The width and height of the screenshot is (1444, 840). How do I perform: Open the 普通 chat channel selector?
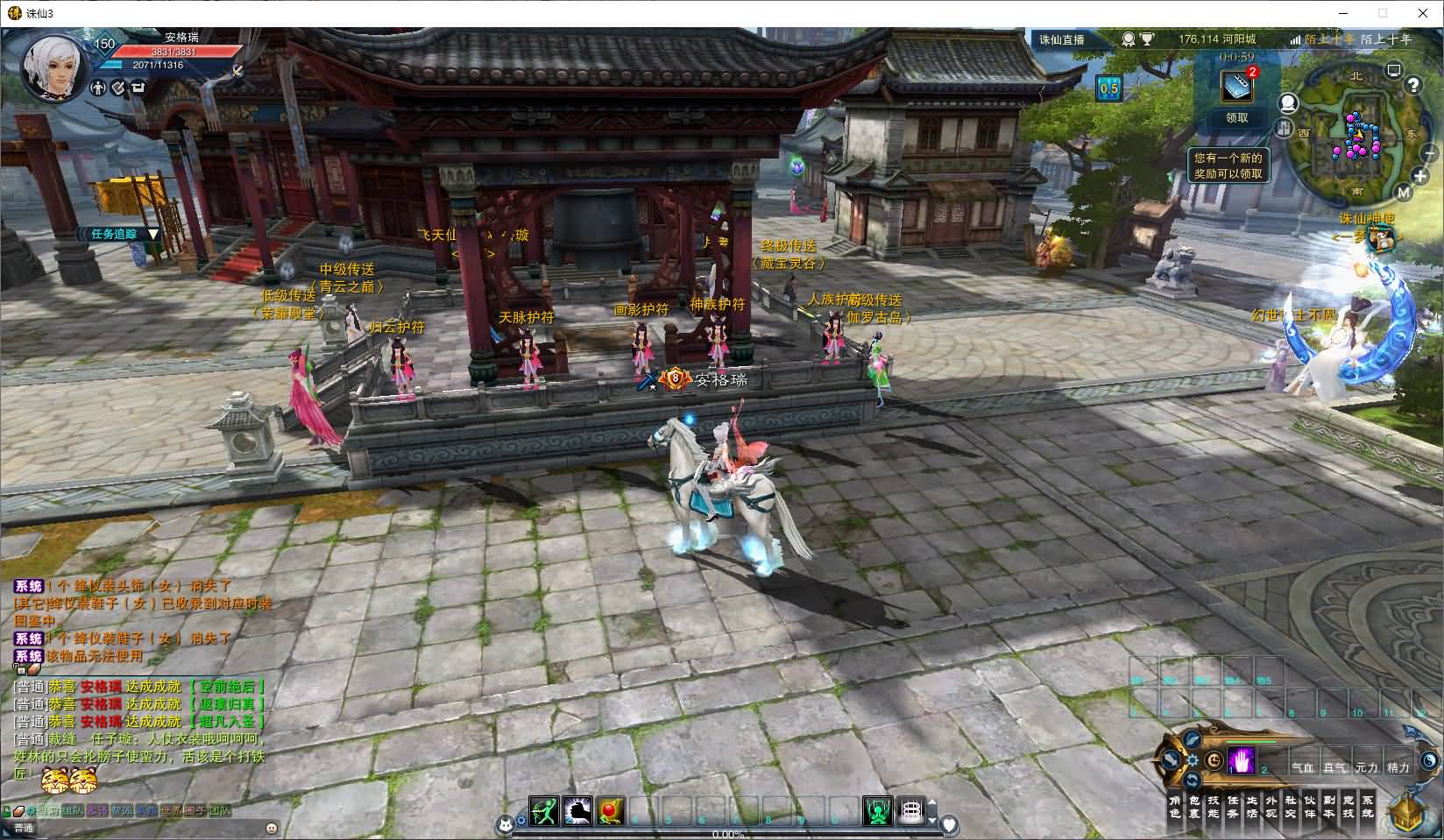pos(25,827)
